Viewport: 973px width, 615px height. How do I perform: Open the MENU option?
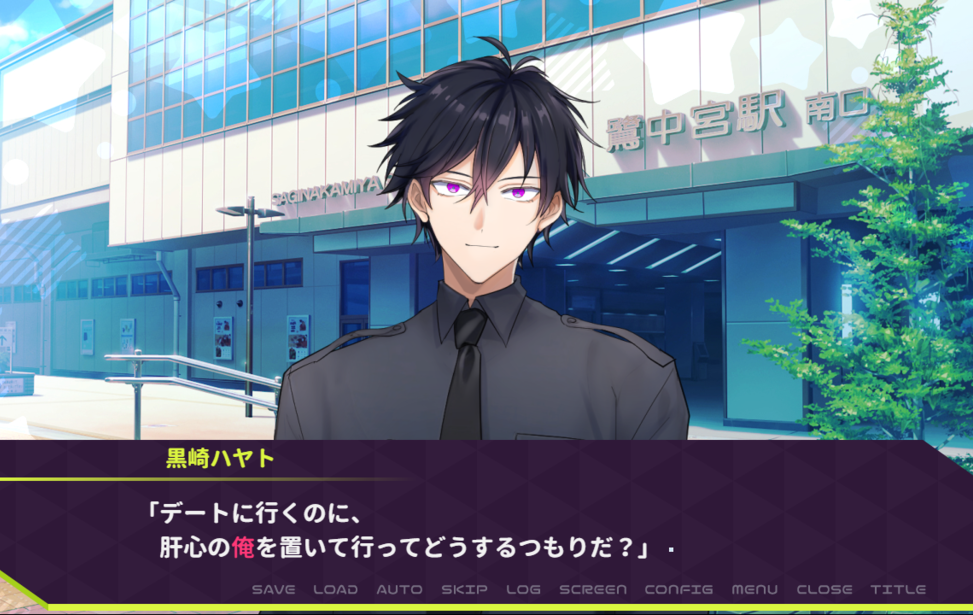(x=754, y=589)
